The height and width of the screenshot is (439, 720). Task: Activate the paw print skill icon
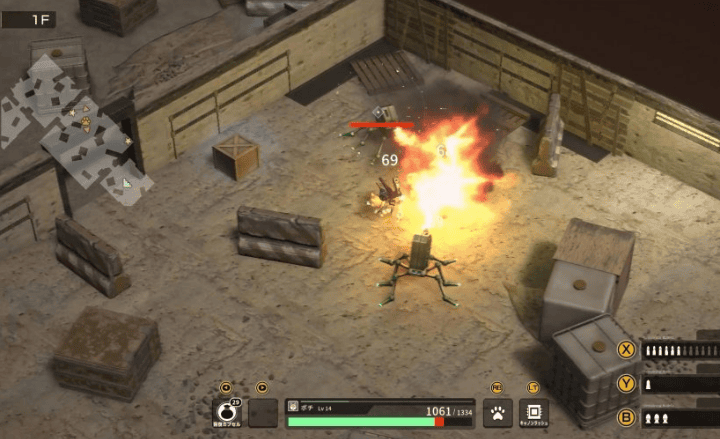coord(497,412)
